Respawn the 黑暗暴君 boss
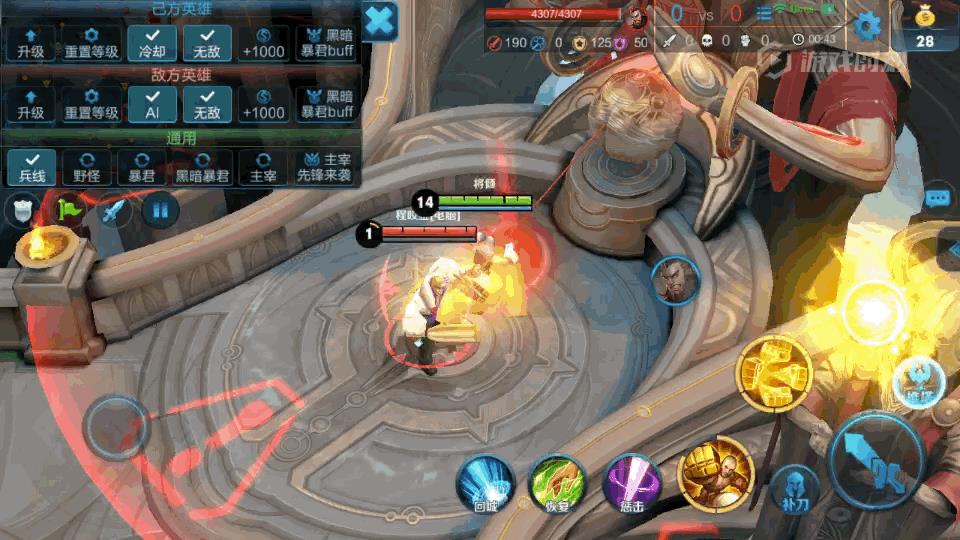Screen dimensions: 960x540 pyautogui.click(x=203, y=167)
